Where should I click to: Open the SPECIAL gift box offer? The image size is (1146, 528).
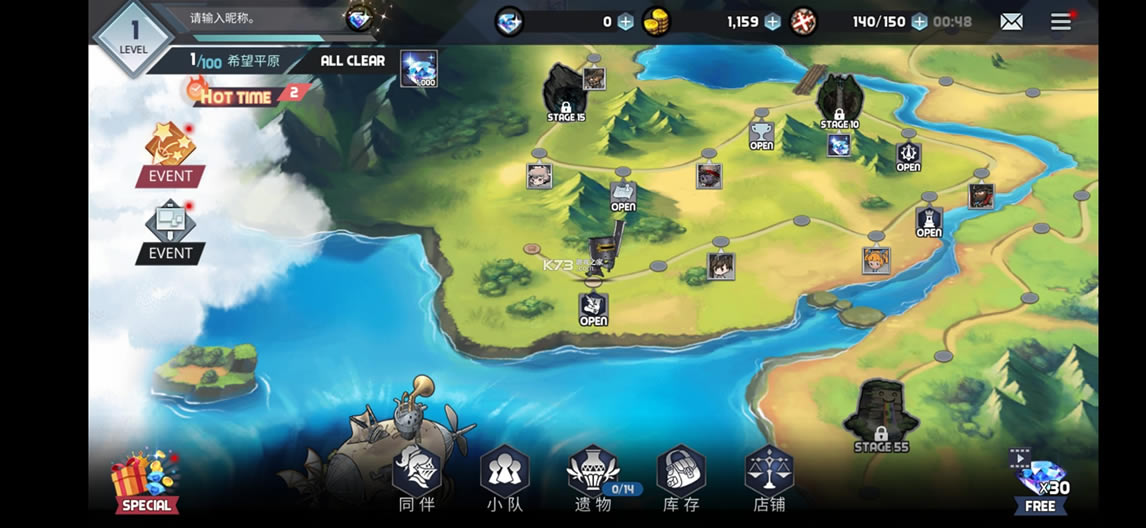(x=146, y=482)
